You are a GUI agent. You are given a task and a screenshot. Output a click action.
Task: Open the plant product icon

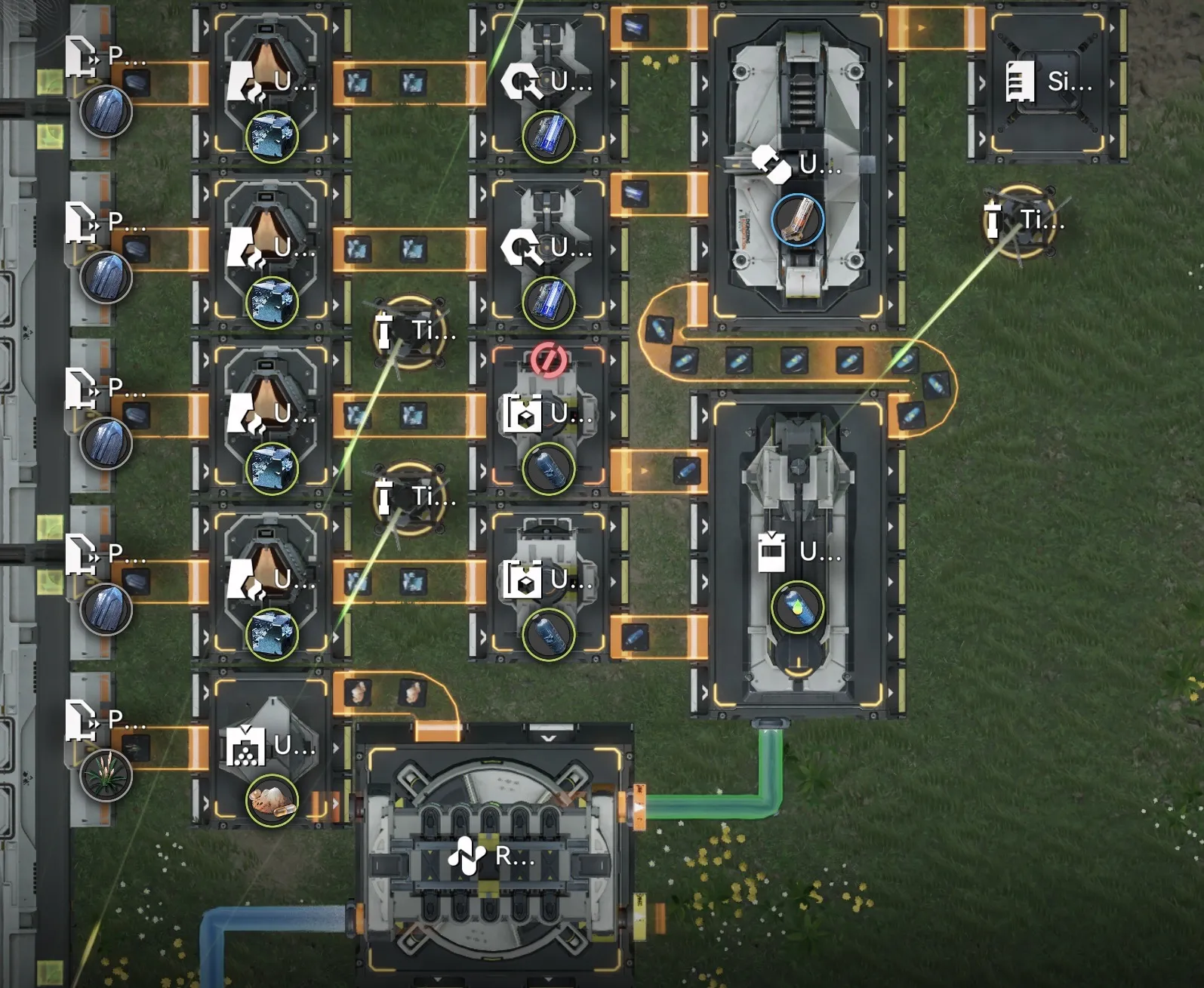click(106, 776)
